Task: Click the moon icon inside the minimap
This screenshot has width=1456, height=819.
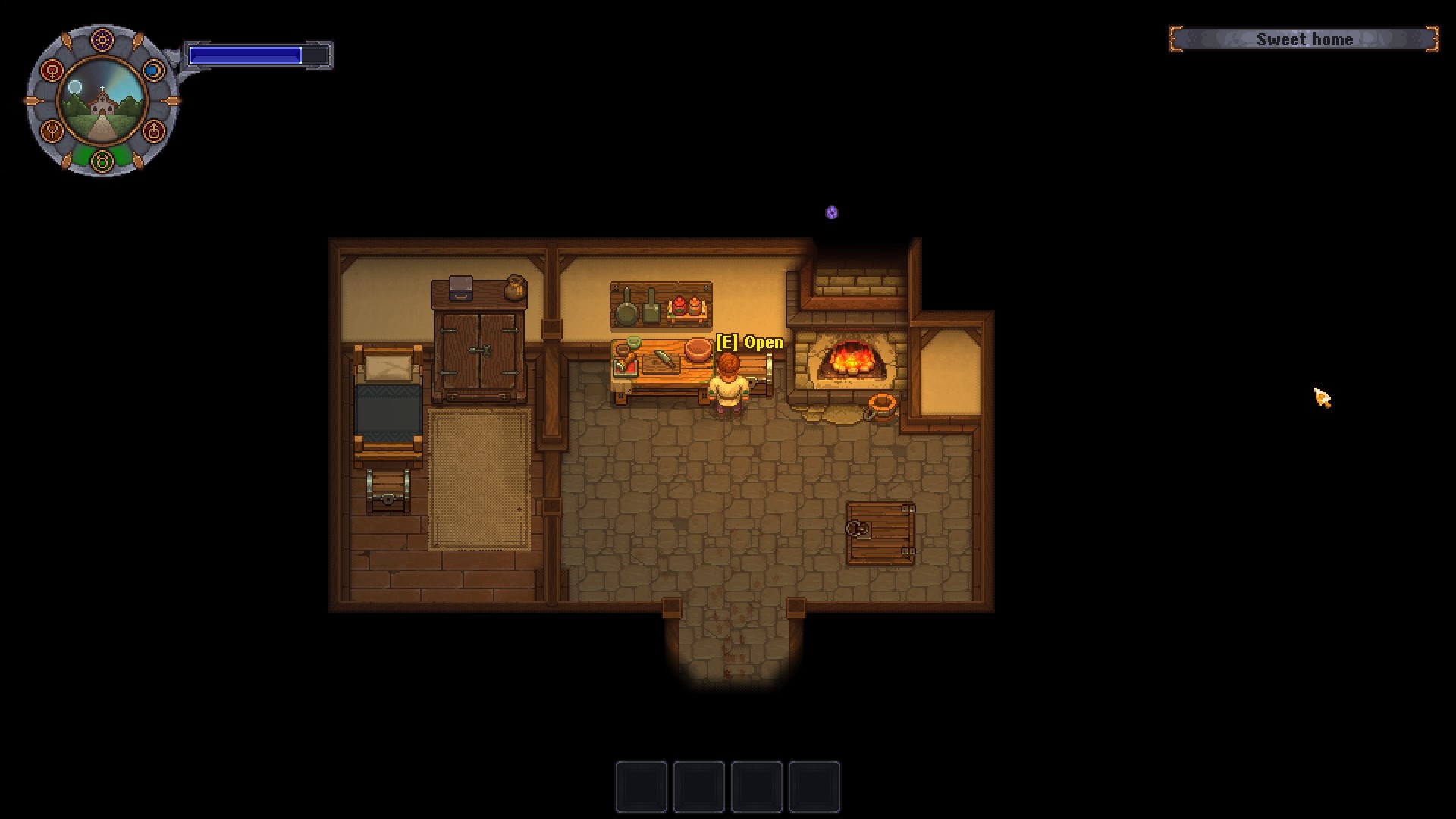Action: 75,86
